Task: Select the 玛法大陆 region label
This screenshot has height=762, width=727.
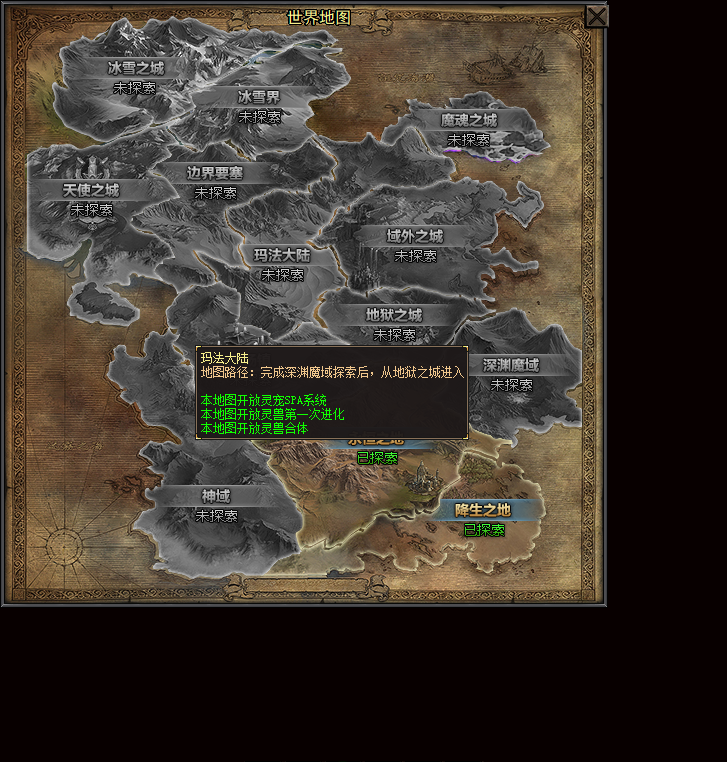Action: click(282, 255)
